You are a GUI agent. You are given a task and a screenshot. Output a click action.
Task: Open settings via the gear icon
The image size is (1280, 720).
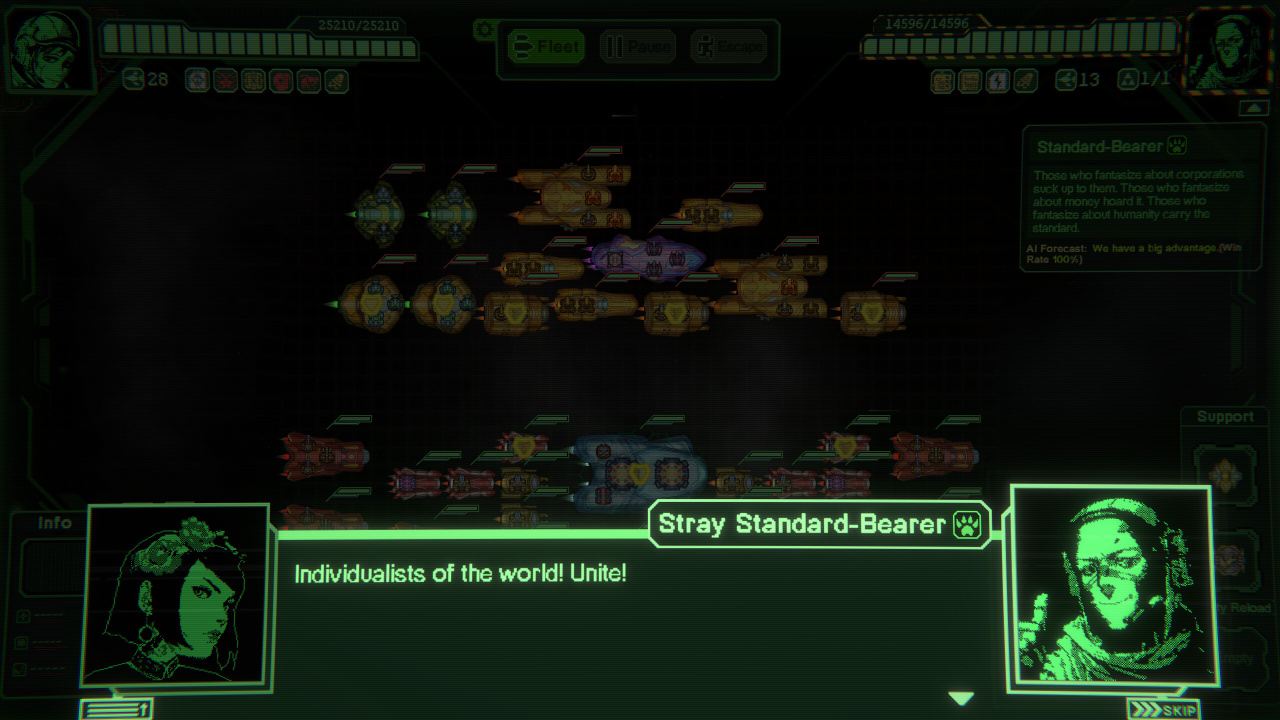pyautogui.click(x=485, y=29)
